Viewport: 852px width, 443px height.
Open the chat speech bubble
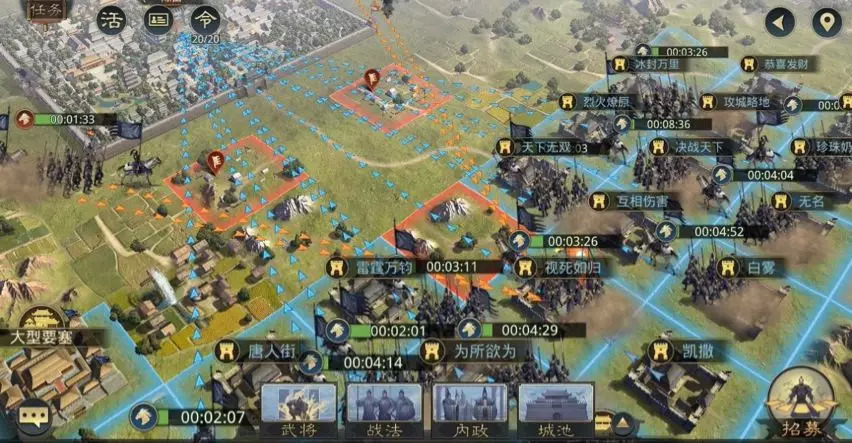(x=35, y=414)
